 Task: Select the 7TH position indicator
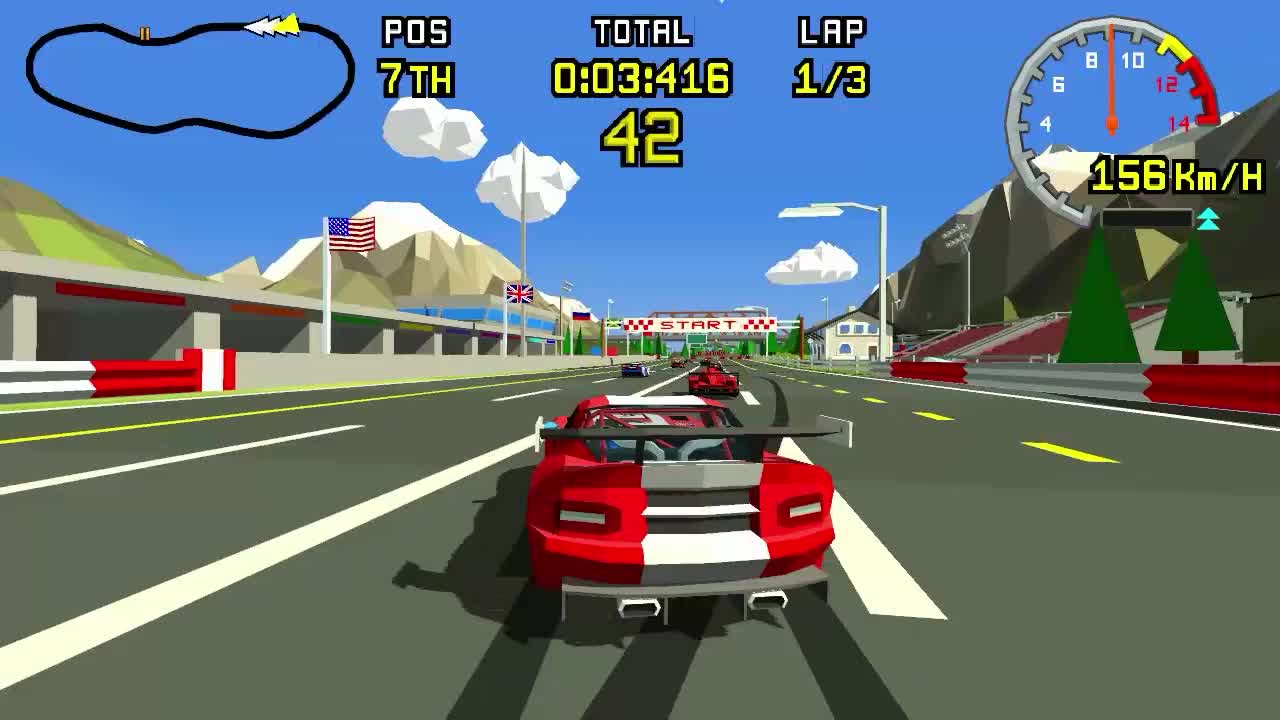pos(417,76)
